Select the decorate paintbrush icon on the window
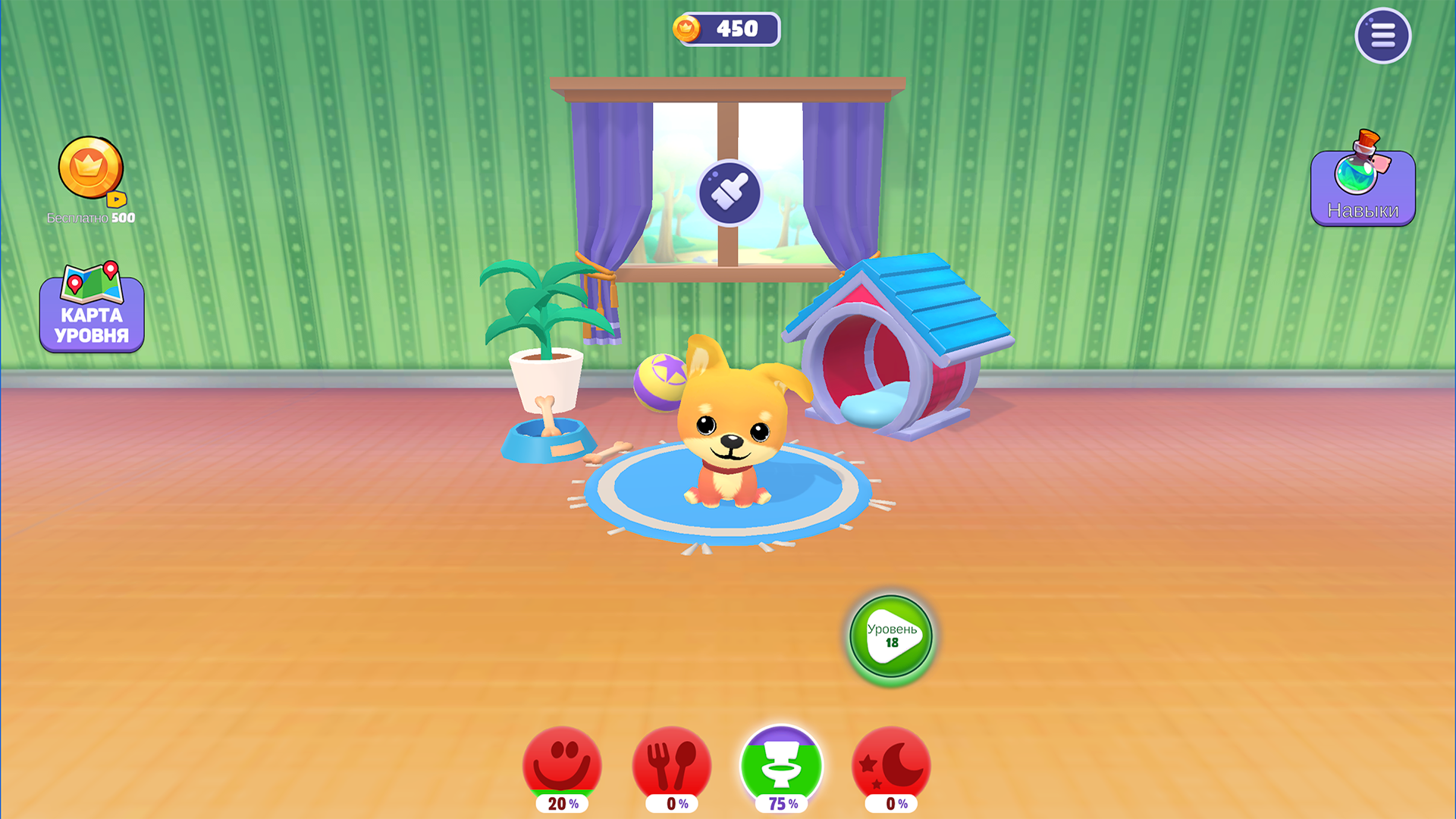 (729, 191)
